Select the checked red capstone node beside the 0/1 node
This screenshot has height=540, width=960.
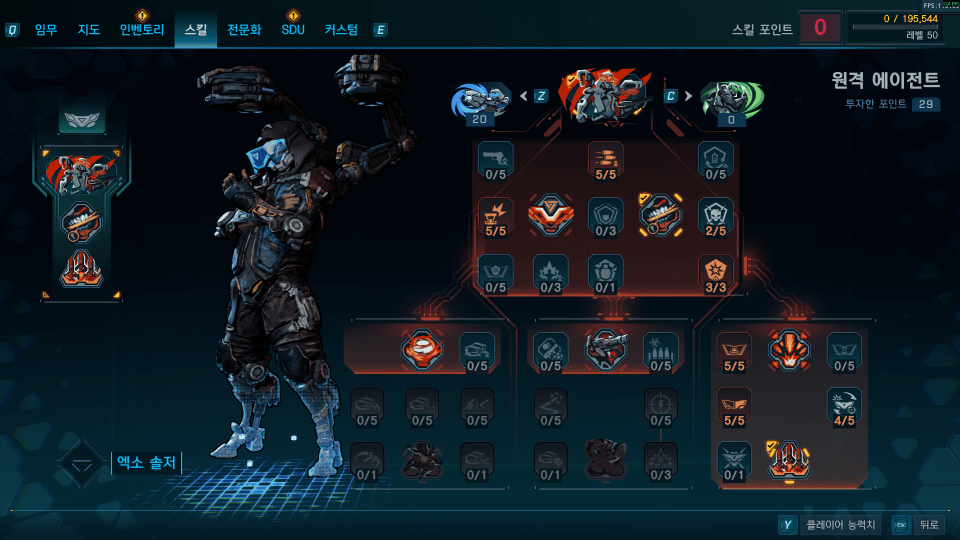[789, 459]
